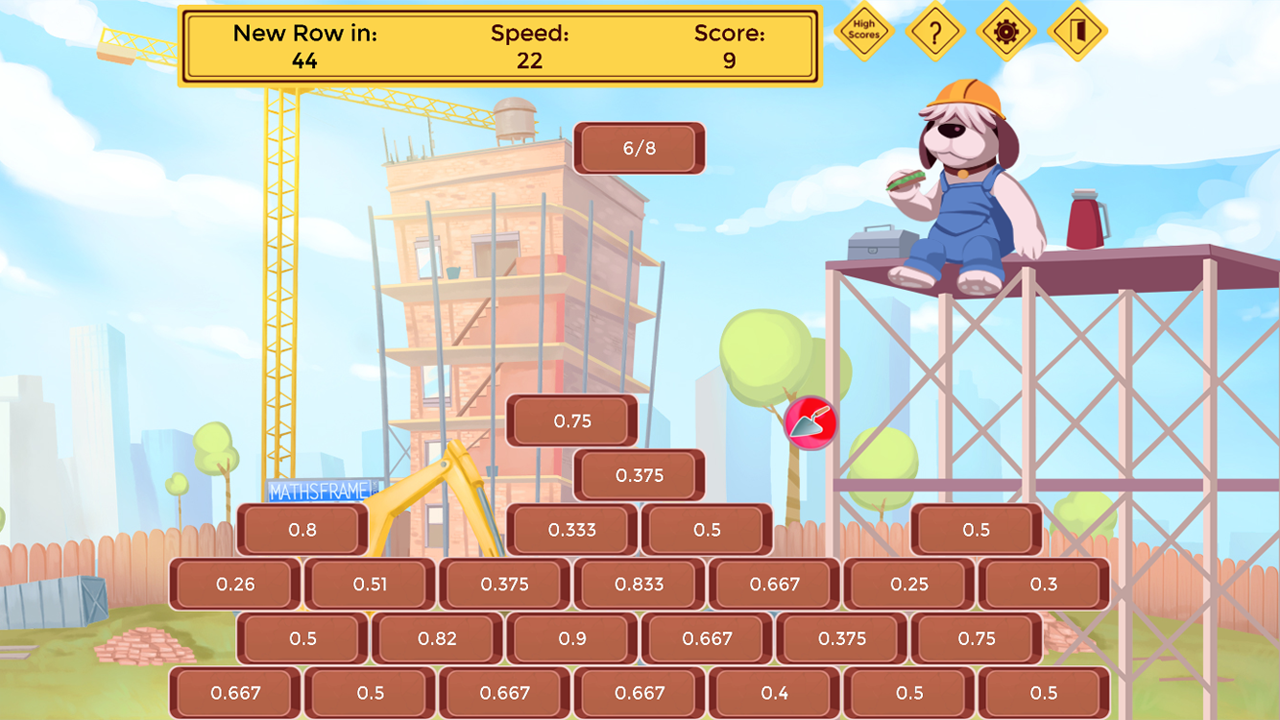This screenshot has width=1280, height=720.
Task: Open the question mark help sign
Action: [x=935, y=31]
